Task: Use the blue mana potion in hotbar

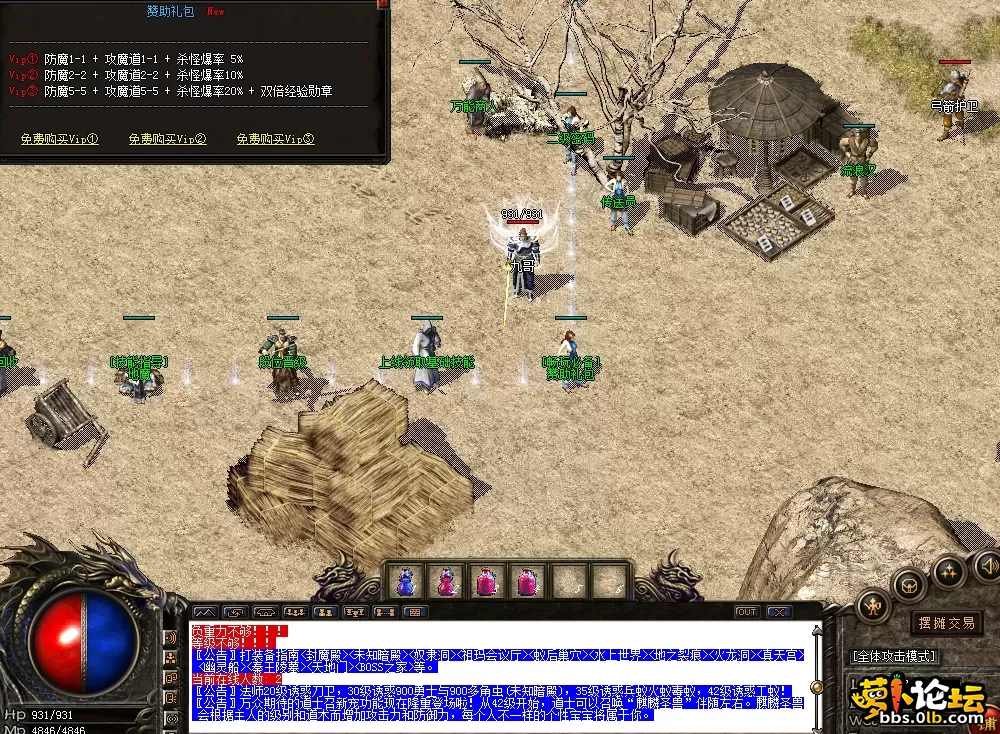Action: [405, 581]
